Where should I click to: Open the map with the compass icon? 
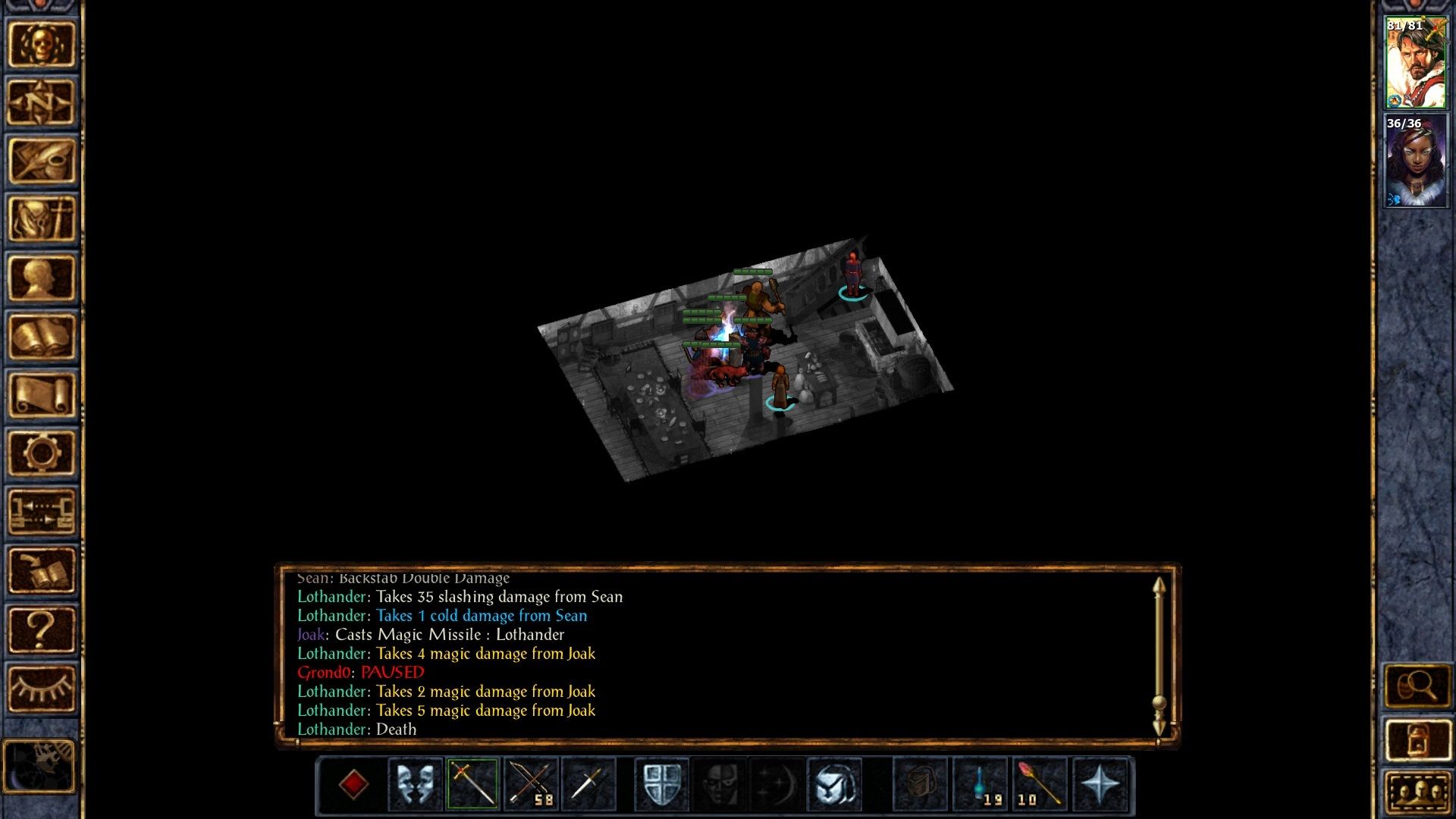pyautogui.click(x=42, y=102)
